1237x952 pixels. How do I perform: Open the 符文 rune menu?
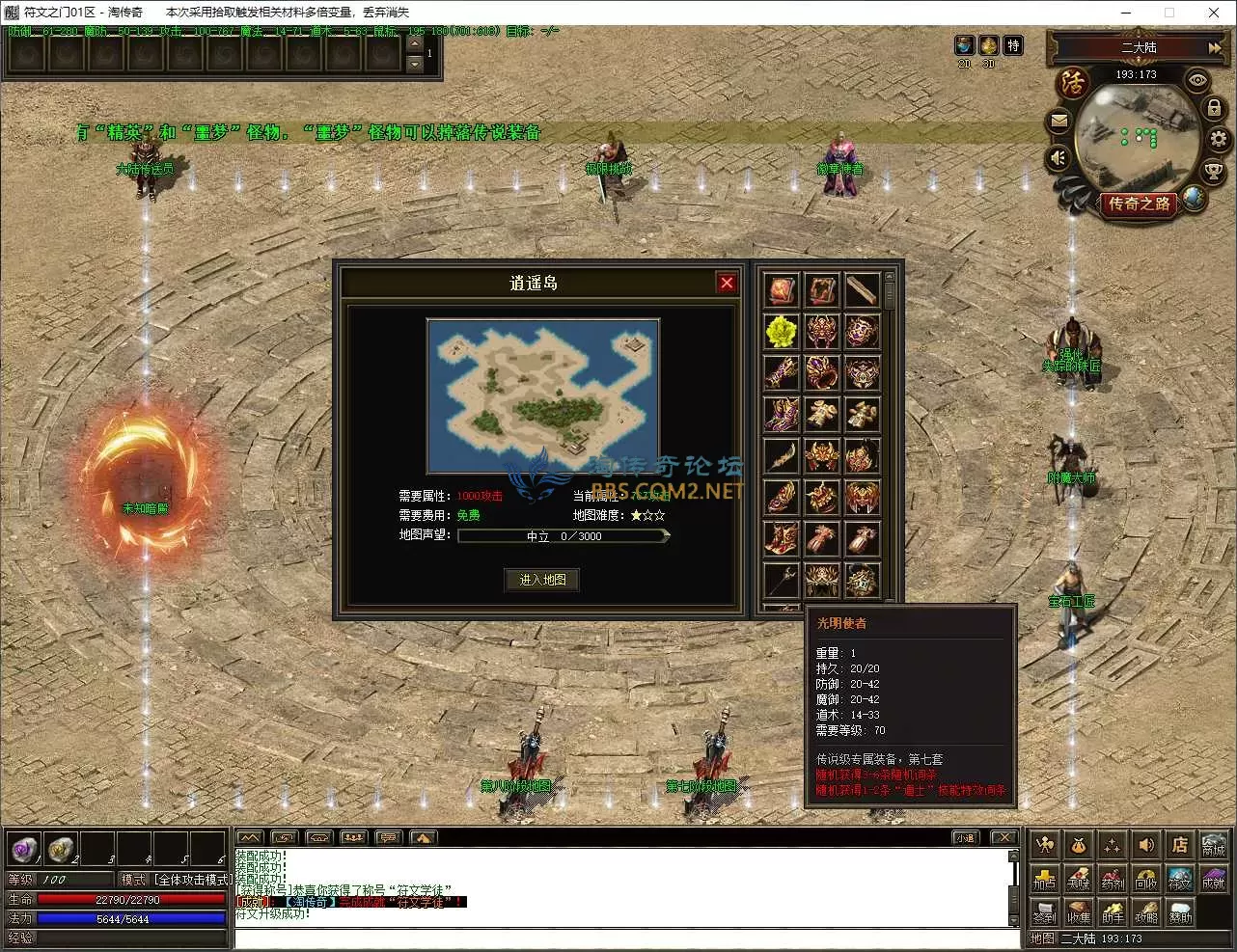1179,878
